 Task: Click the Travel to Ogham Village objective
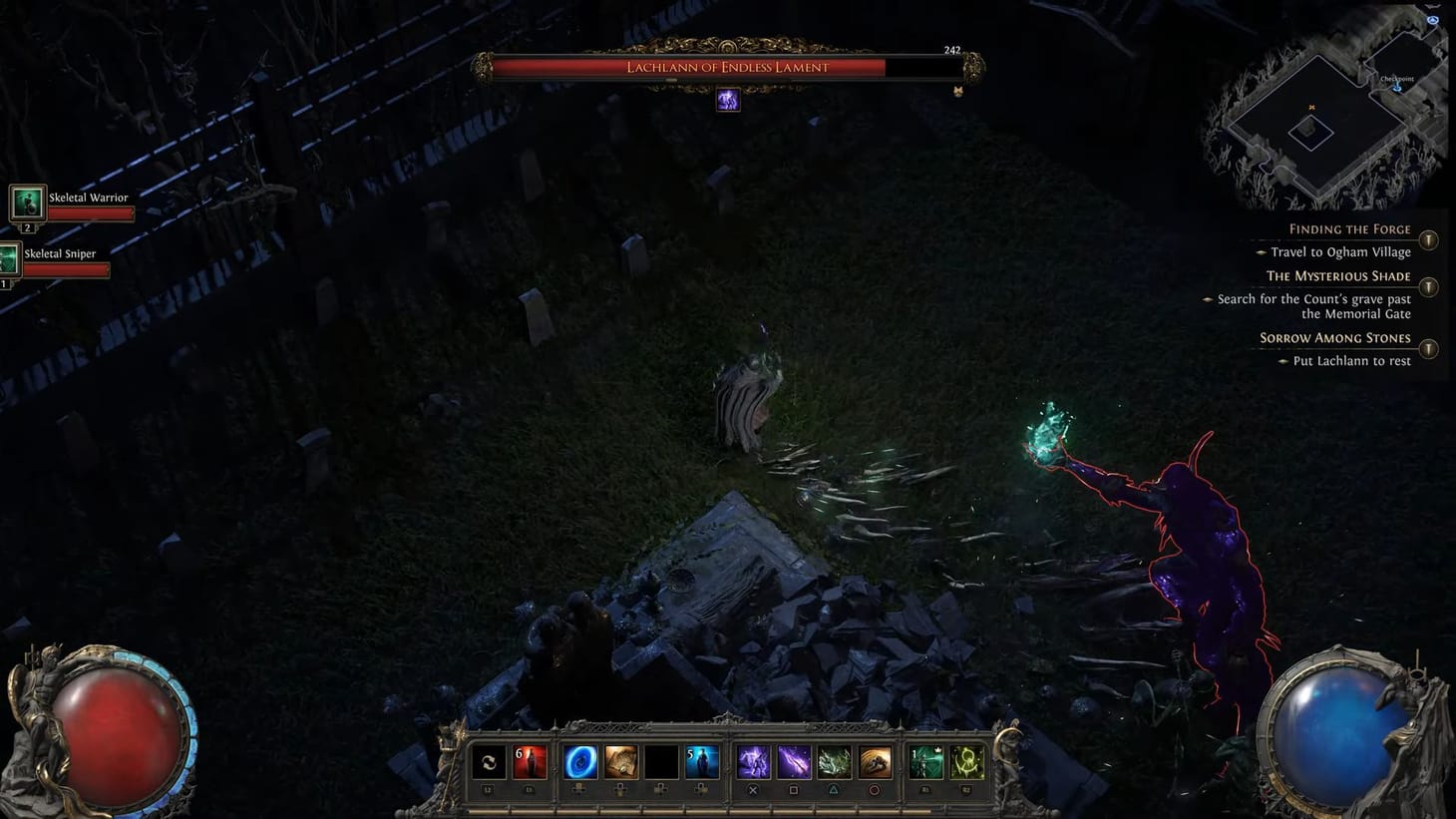1340,251
